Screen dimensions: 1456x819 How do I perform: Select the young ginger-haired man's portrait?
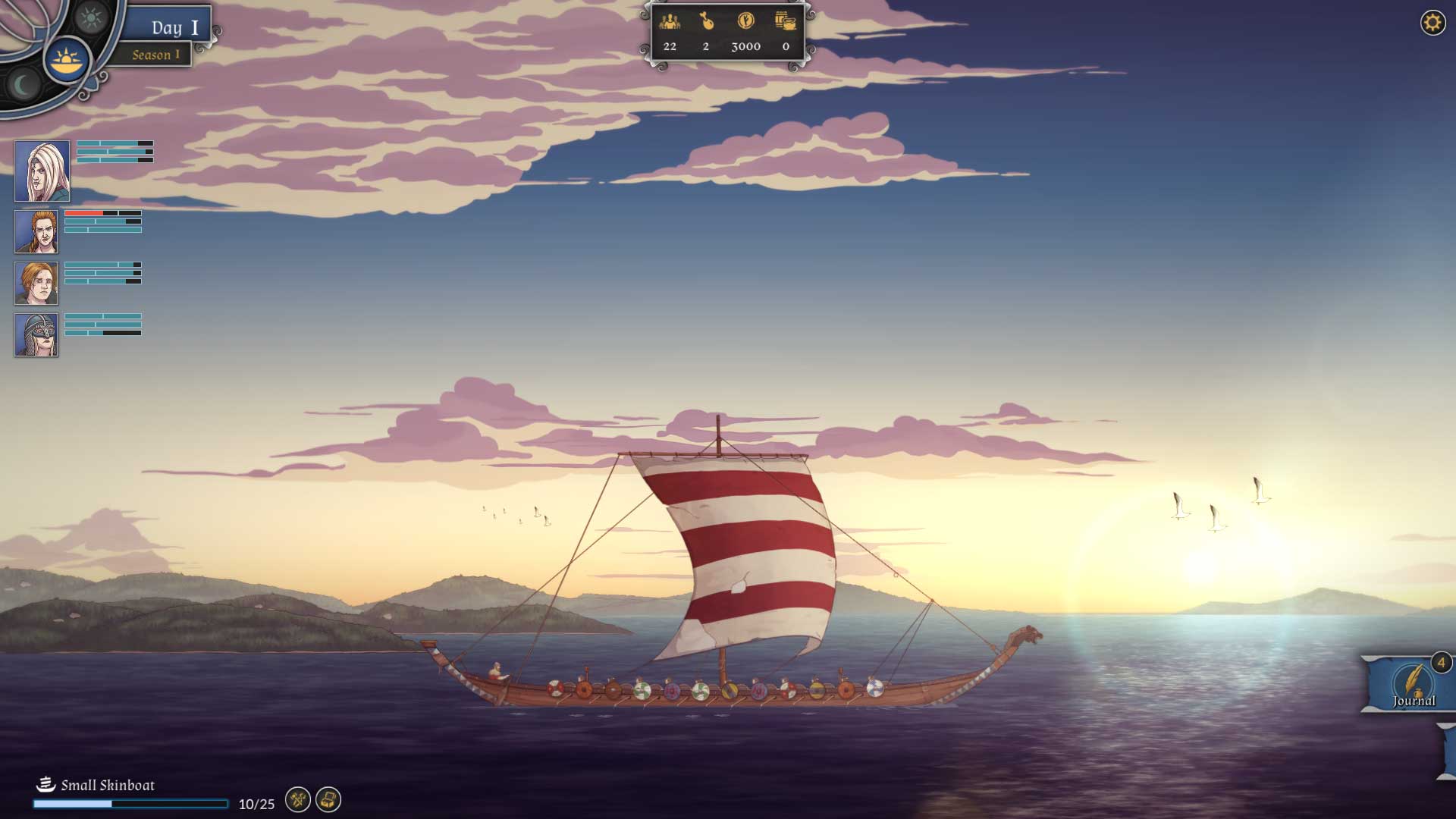[36, 284]
